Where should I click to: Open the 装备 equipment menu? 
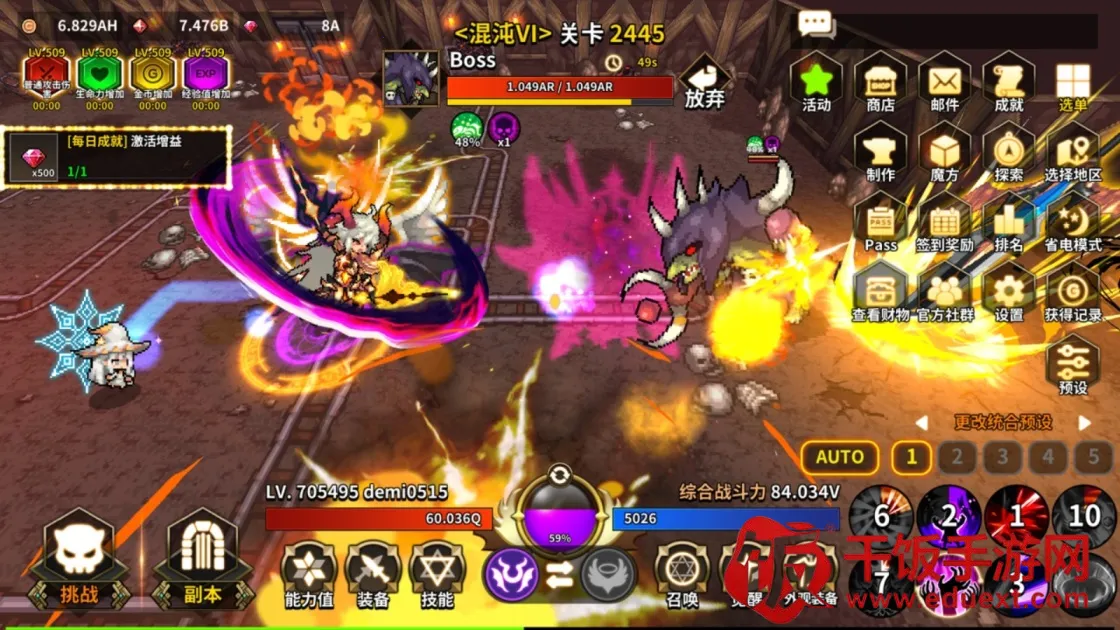pos(373,575)
